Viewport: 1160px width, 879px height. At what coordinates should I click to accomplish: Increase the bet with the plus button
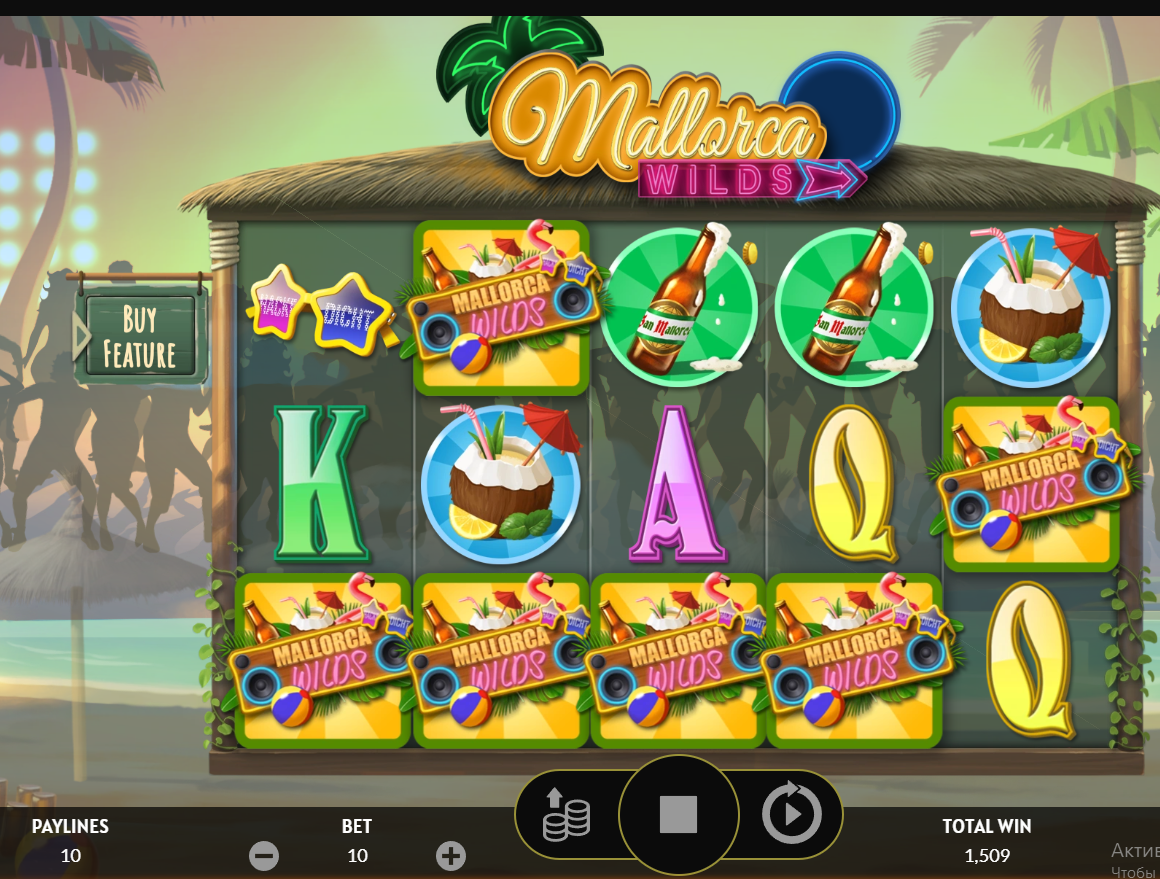[451, 856]
